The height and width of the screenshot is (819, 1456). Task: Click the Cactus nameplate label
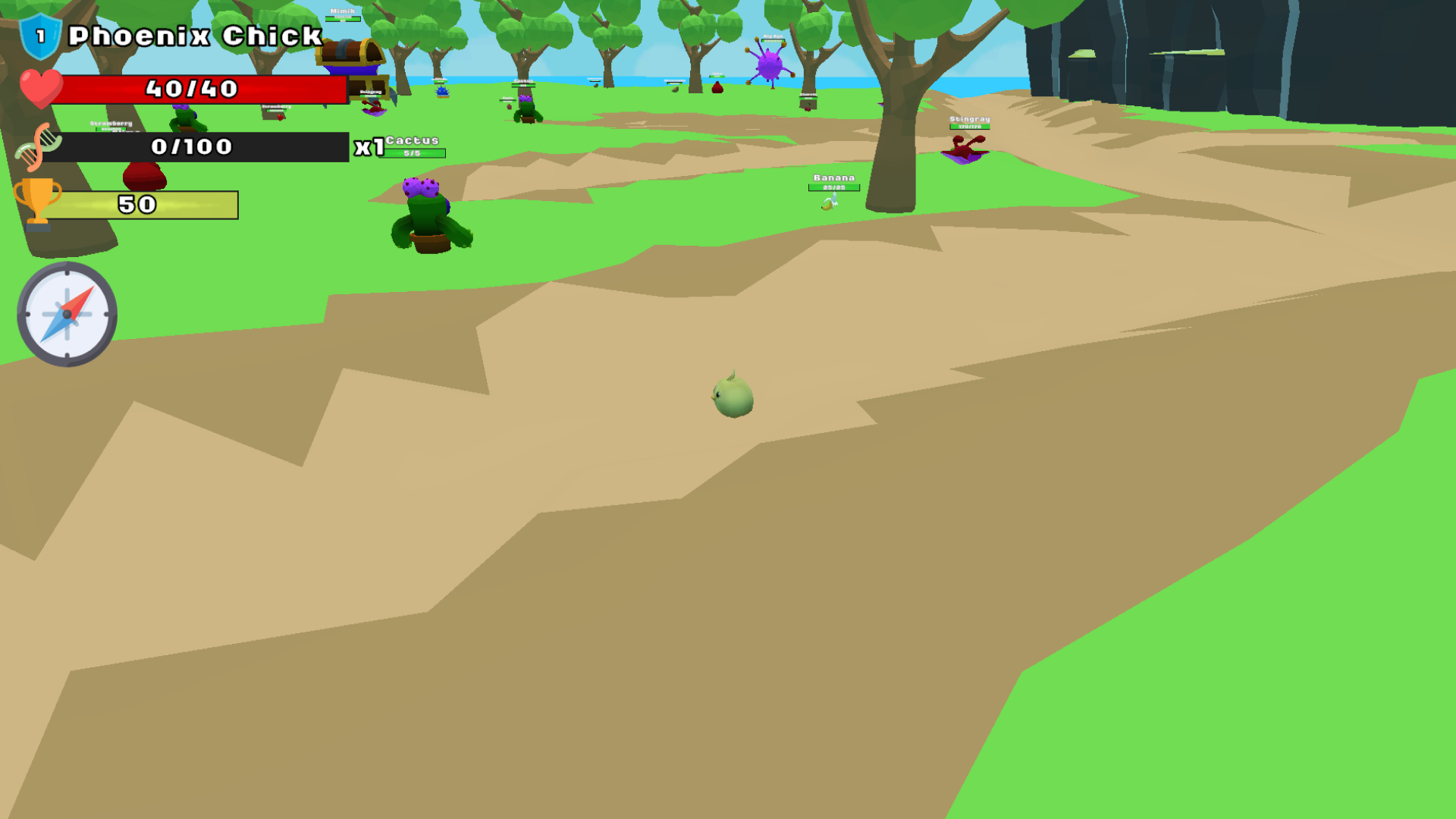pyautogui.click(x=412, y=141)
